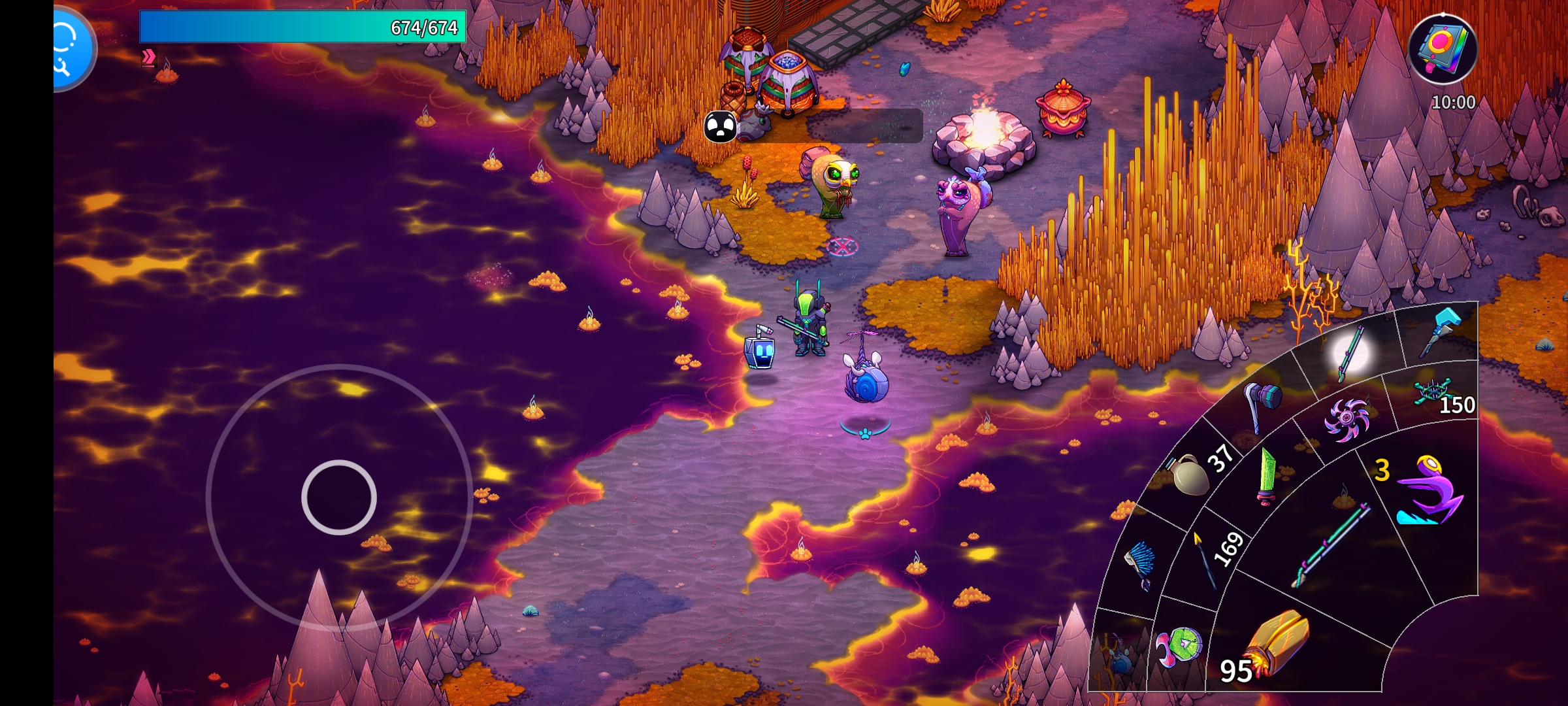Use the golden item with count 95
Viewport: 1568px width, 706px height.
tap(1274, 644)
